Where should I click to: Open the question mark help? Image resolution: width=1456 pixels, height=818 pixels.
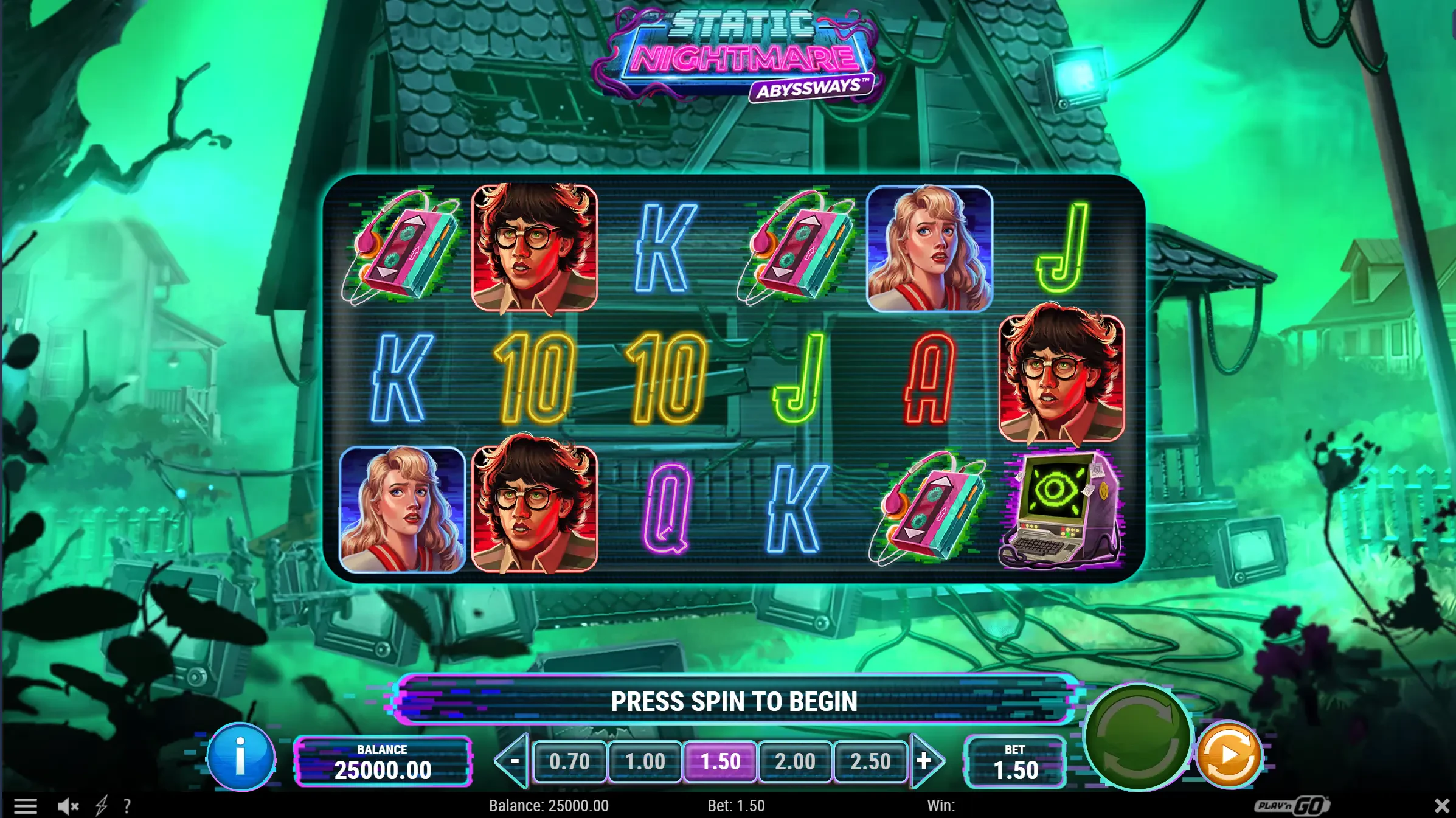click(x=127, y=806)
